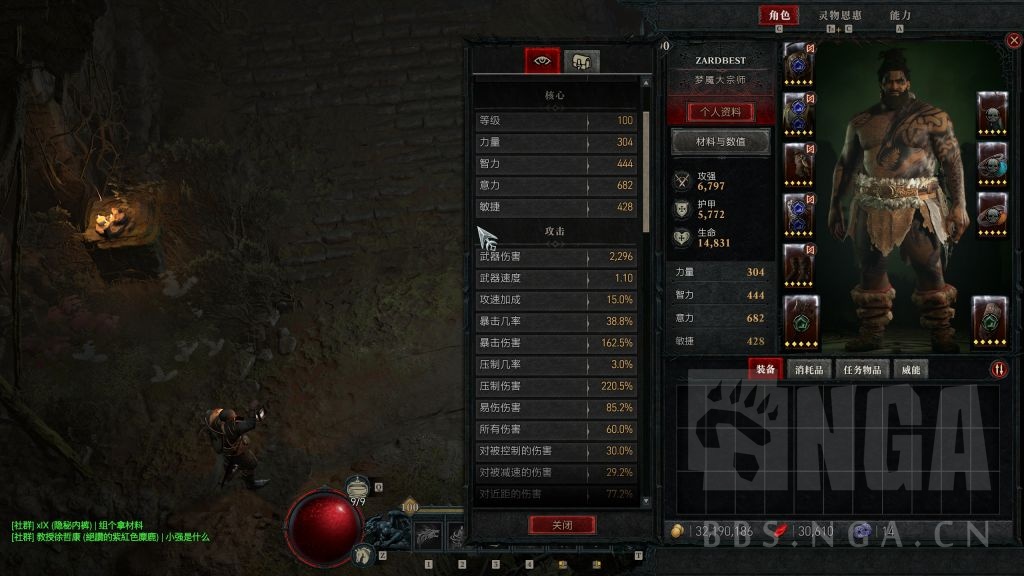Screen dimensions: 1024x576
Task: Select the 装备 inventory tab
Action: [765, 370]
